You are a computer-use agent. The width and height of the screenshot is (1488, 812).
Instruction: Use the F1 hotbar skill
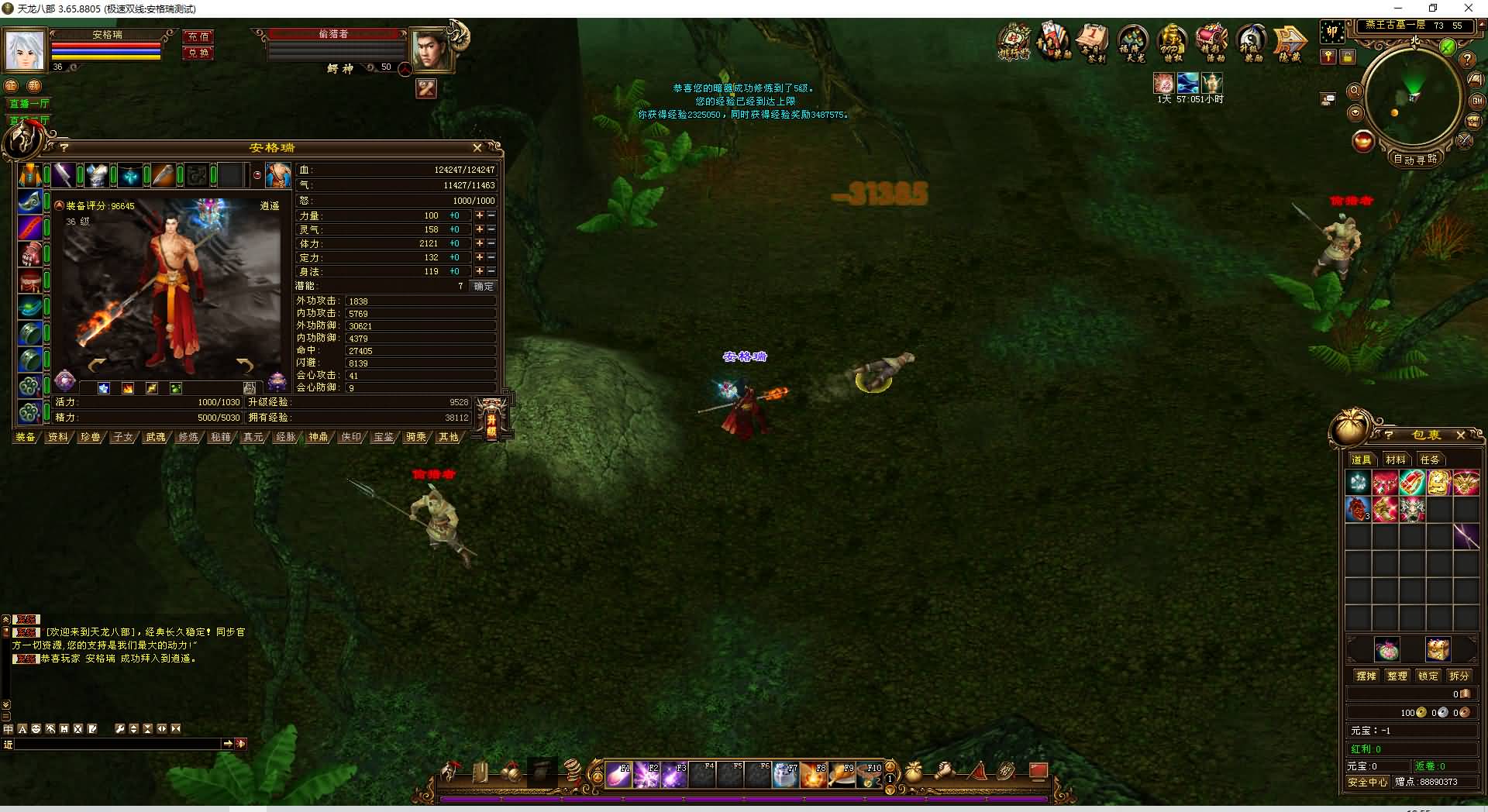(618, 774)
